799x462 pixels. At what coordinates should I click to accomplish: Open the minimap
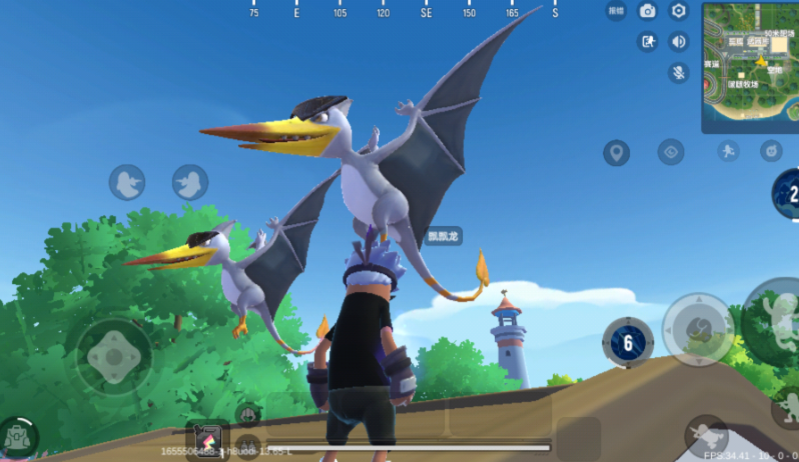coord(750,67)
